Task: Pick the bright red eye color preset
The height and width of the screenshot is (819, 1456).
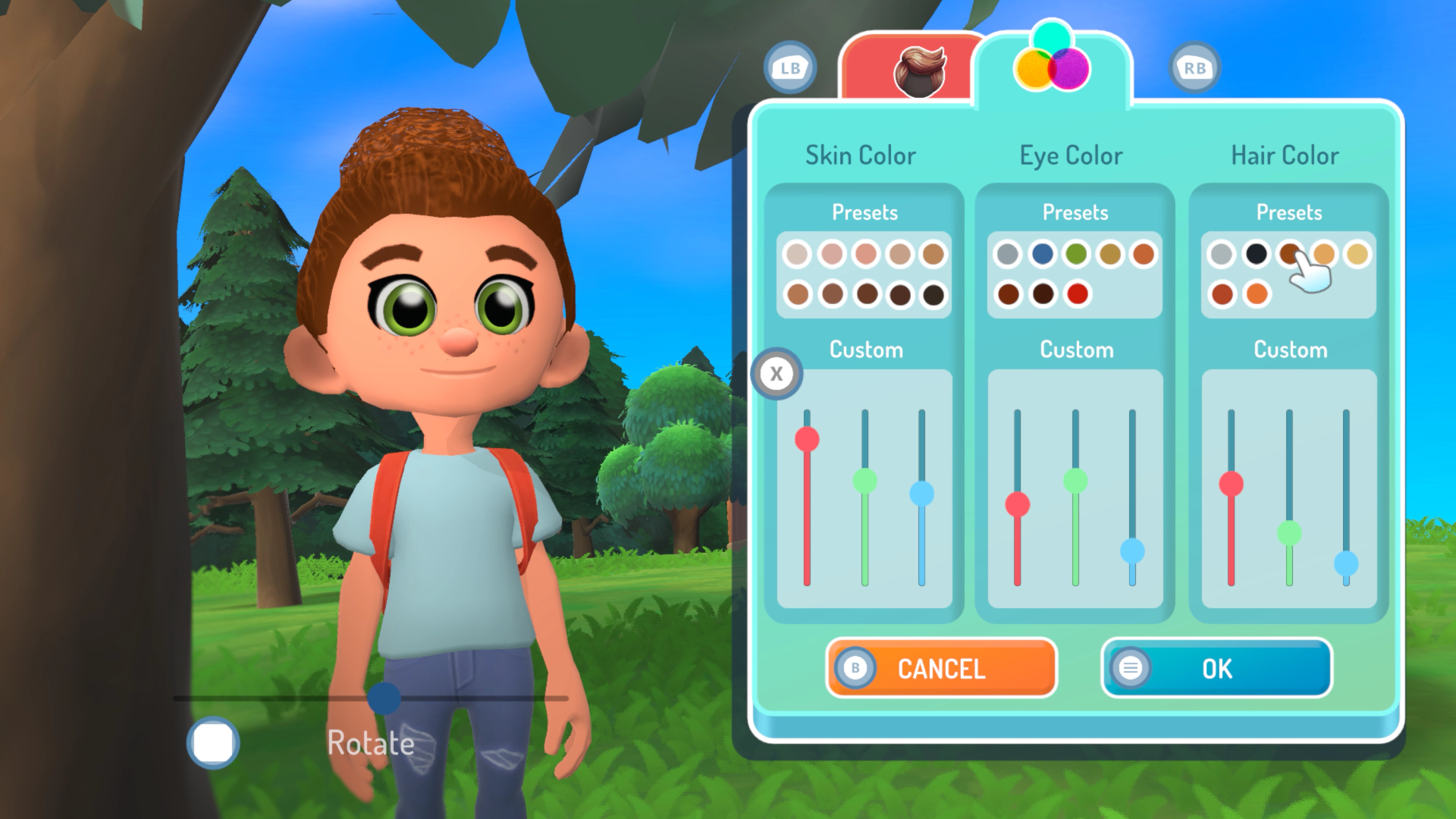Action: tap(1077, 293)
